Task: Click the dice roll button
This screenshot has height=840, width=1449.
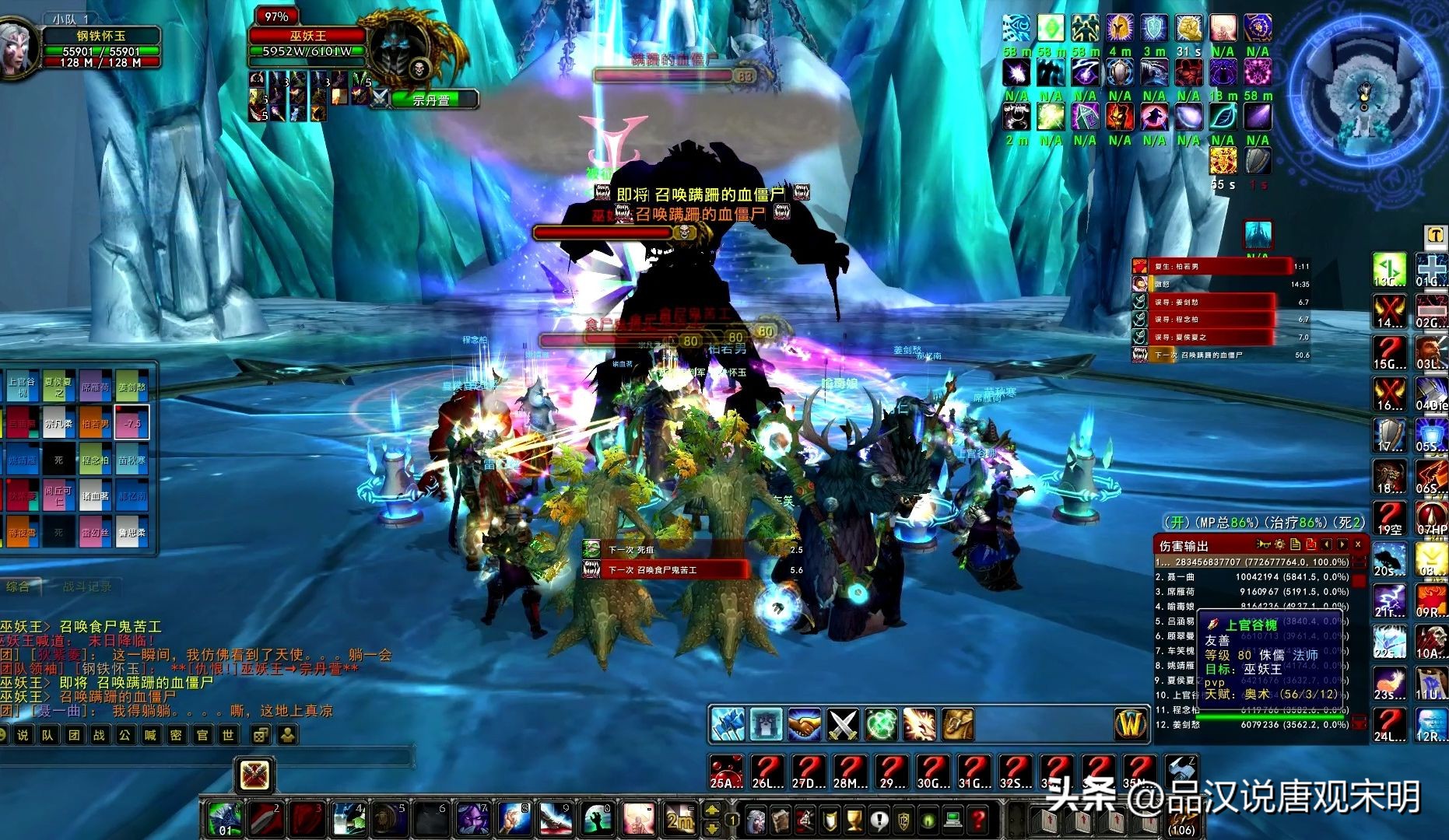Action: click(261, 735)
